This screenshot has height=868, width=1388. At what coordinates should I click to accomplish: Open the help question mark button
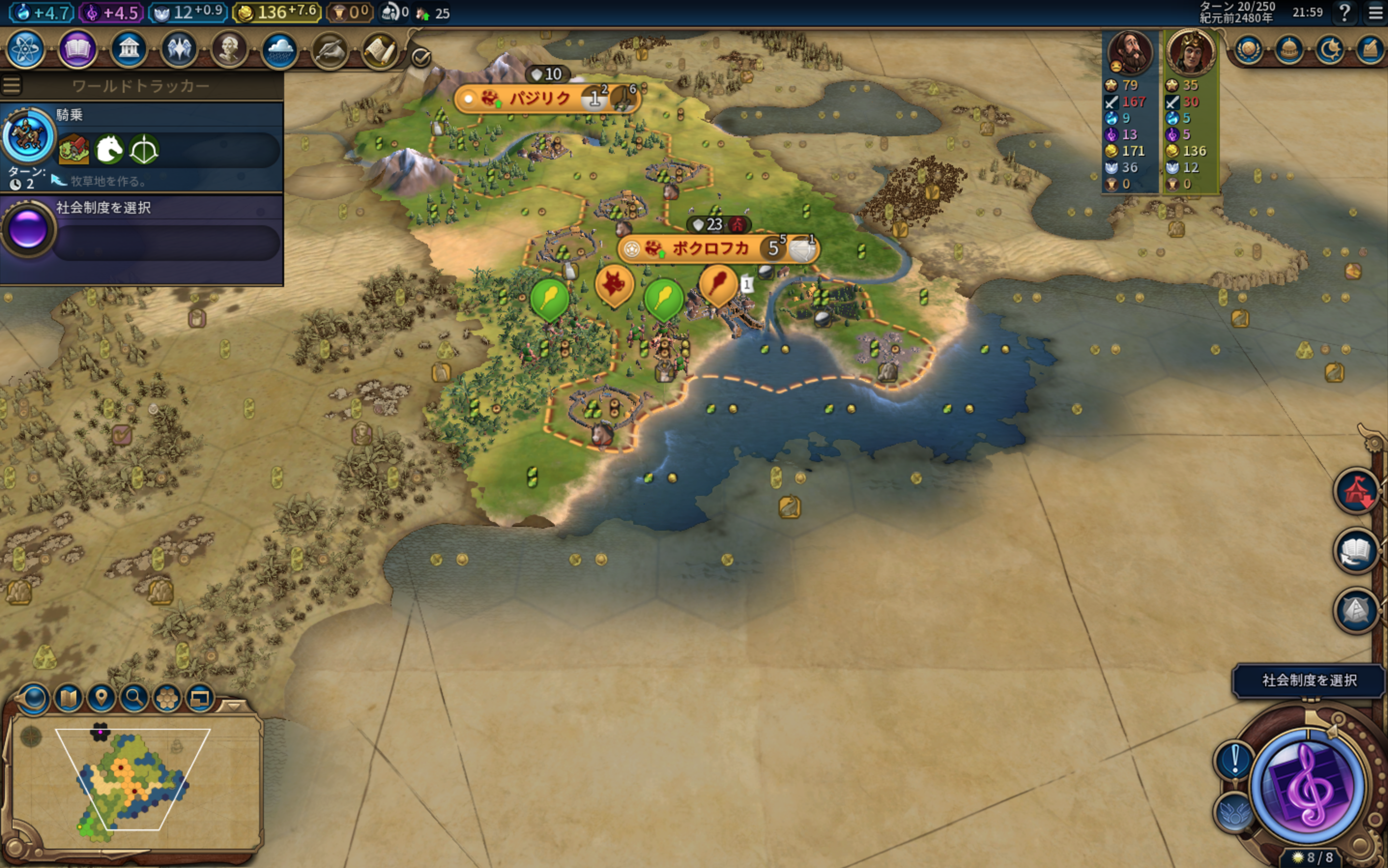[1345, 13]
